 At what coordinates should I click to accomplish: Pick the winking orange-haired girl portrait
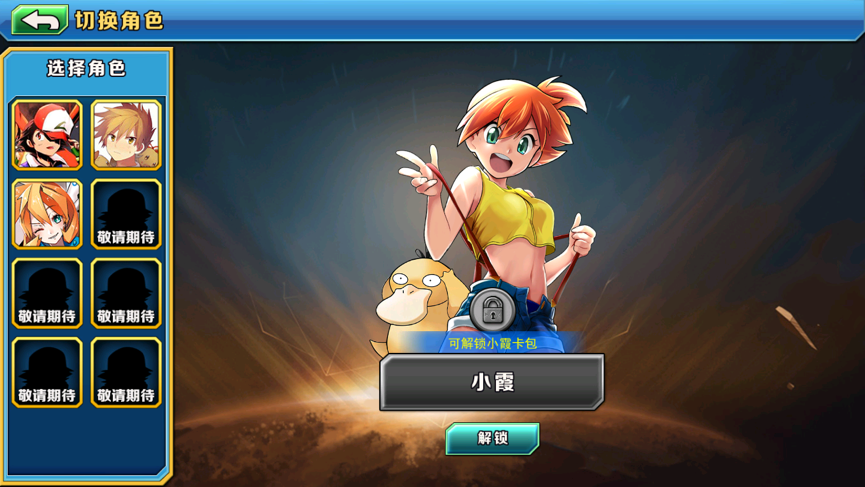point(47,214)
